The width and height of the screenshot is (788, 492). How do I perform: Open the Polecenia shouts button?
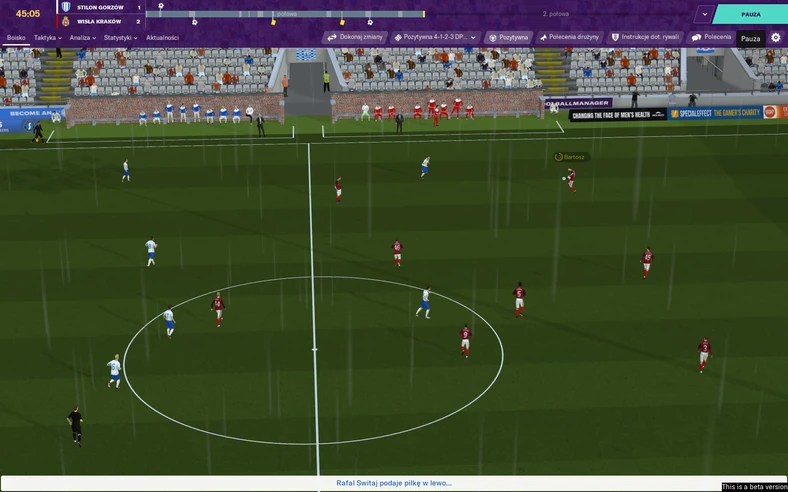(x=711, y=37)
